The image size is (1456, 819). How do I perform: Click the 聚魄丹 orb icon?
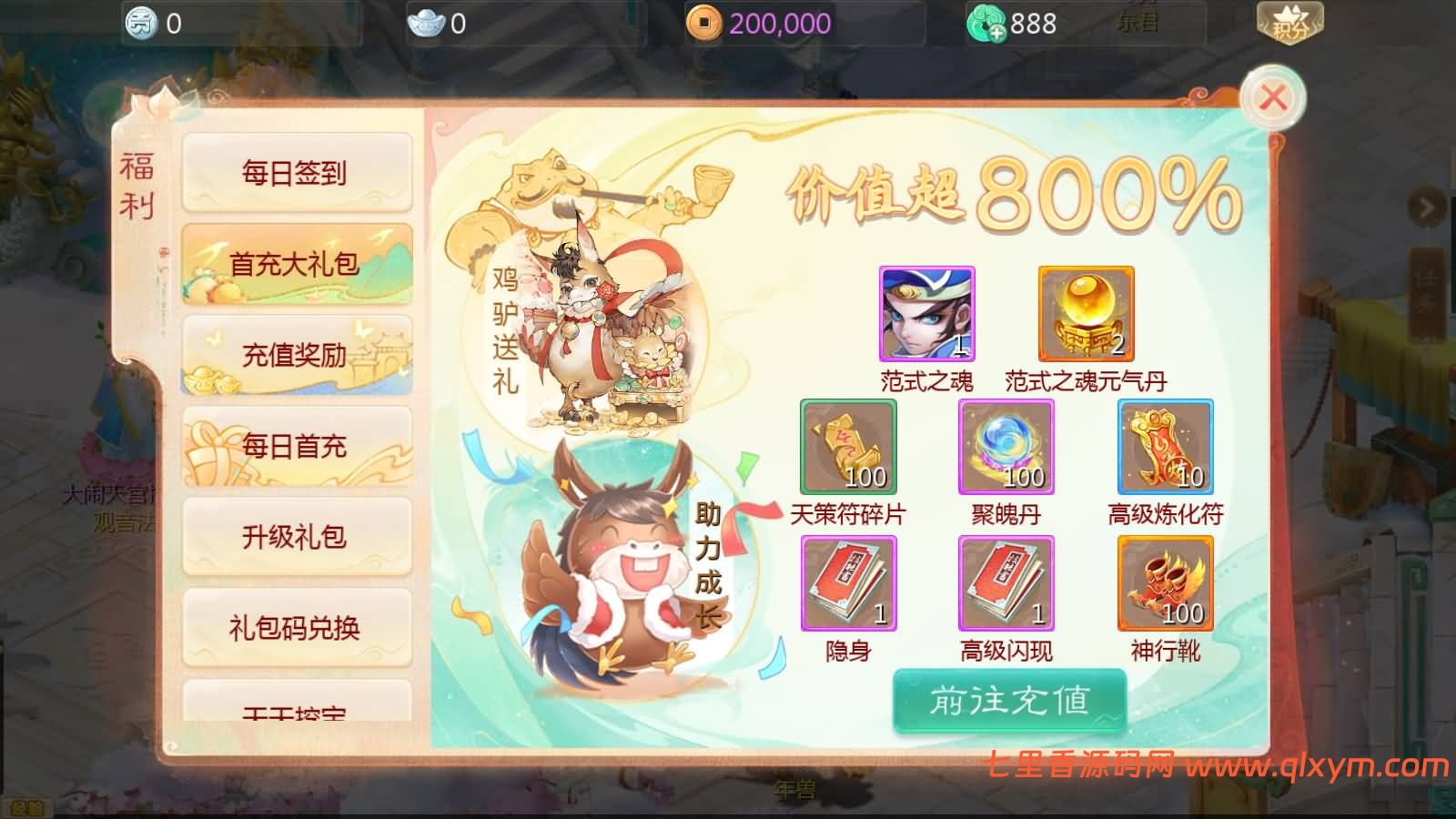1006,446
